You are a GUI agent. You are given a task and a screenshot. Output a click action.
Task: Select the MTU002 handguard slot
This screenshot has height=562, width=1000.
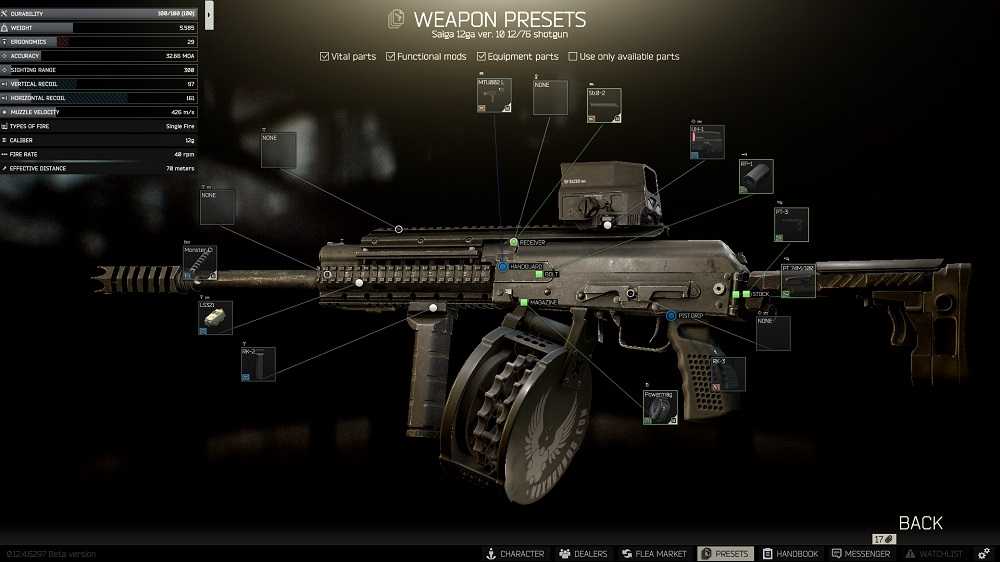[x=495, y=94]
